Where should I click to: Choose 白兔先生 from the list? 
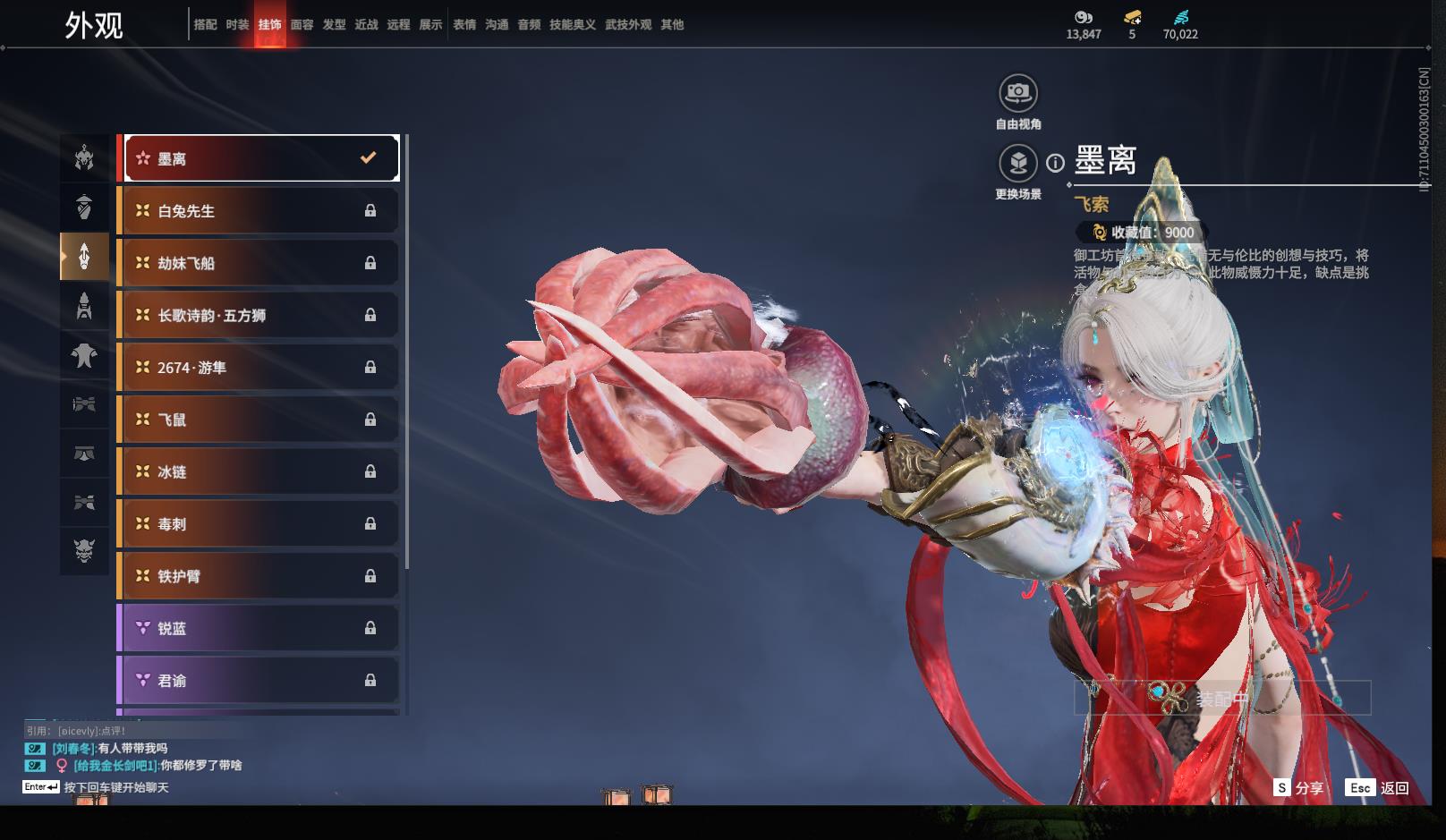pos(259,211)
